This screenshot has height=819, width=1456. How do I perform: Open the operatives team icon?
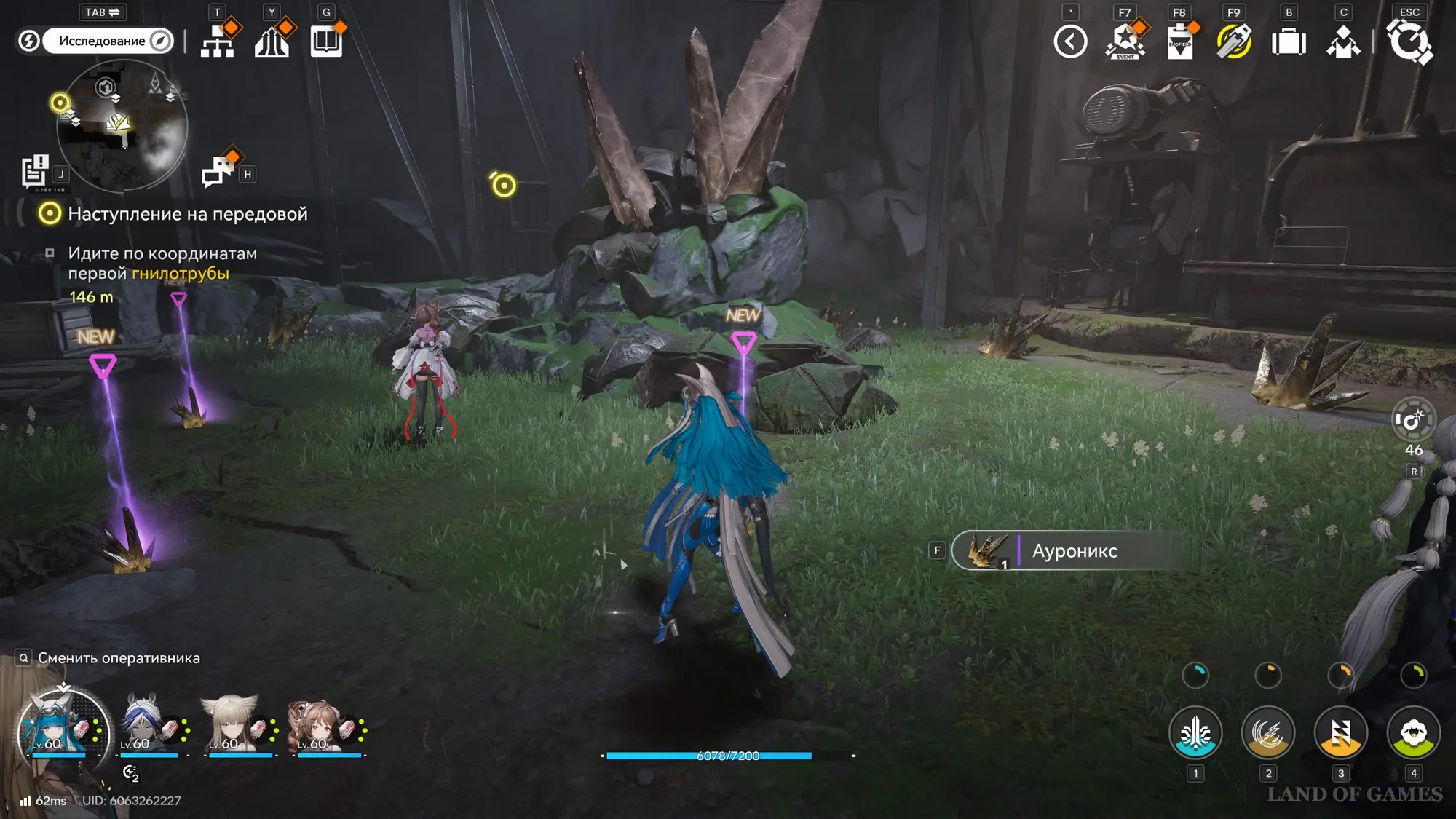1343,42
